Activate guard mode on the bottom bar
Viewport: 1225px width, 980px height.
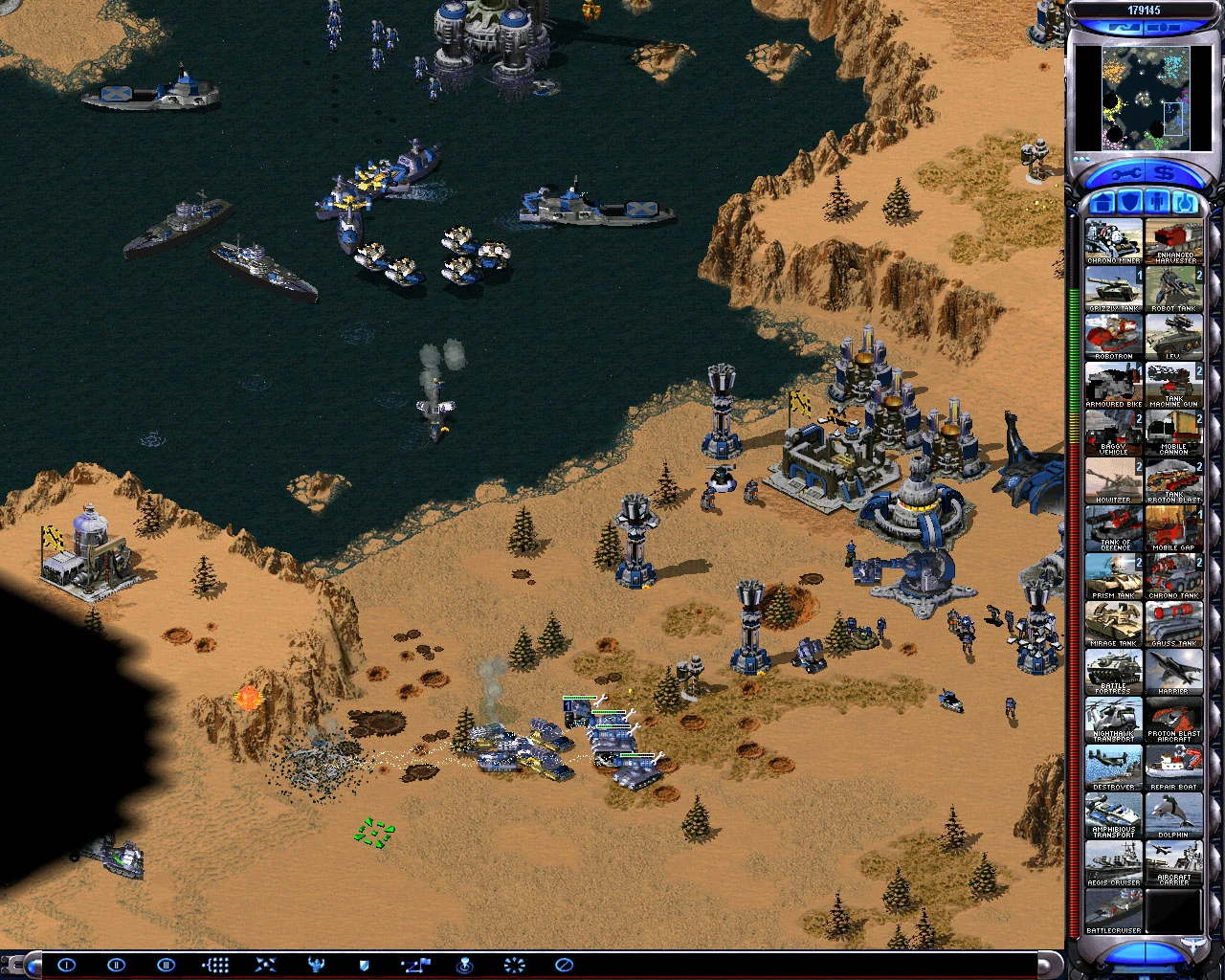pos(363,965)
